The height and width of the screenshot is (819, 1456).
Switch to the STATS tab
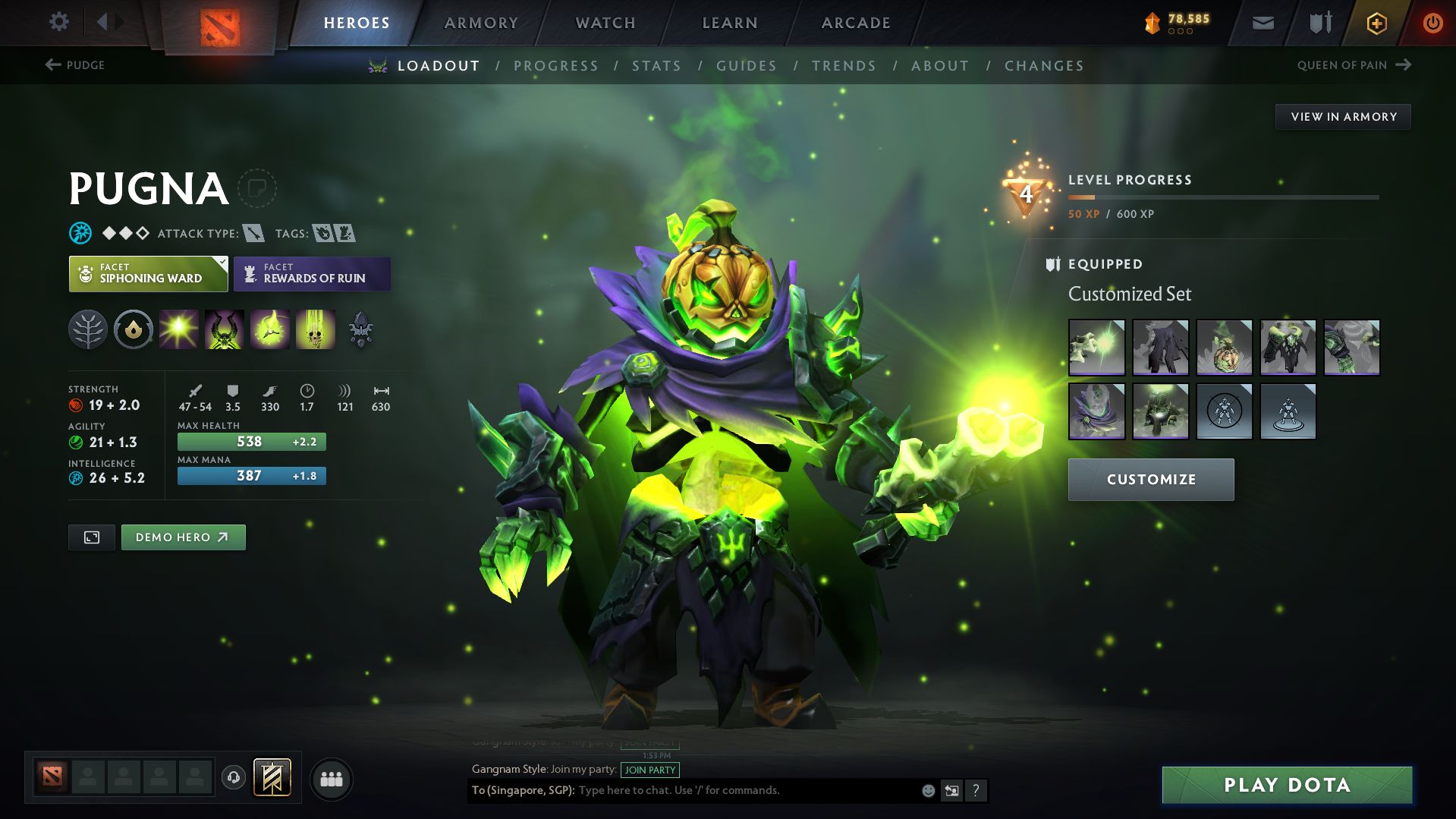[656, 66]
